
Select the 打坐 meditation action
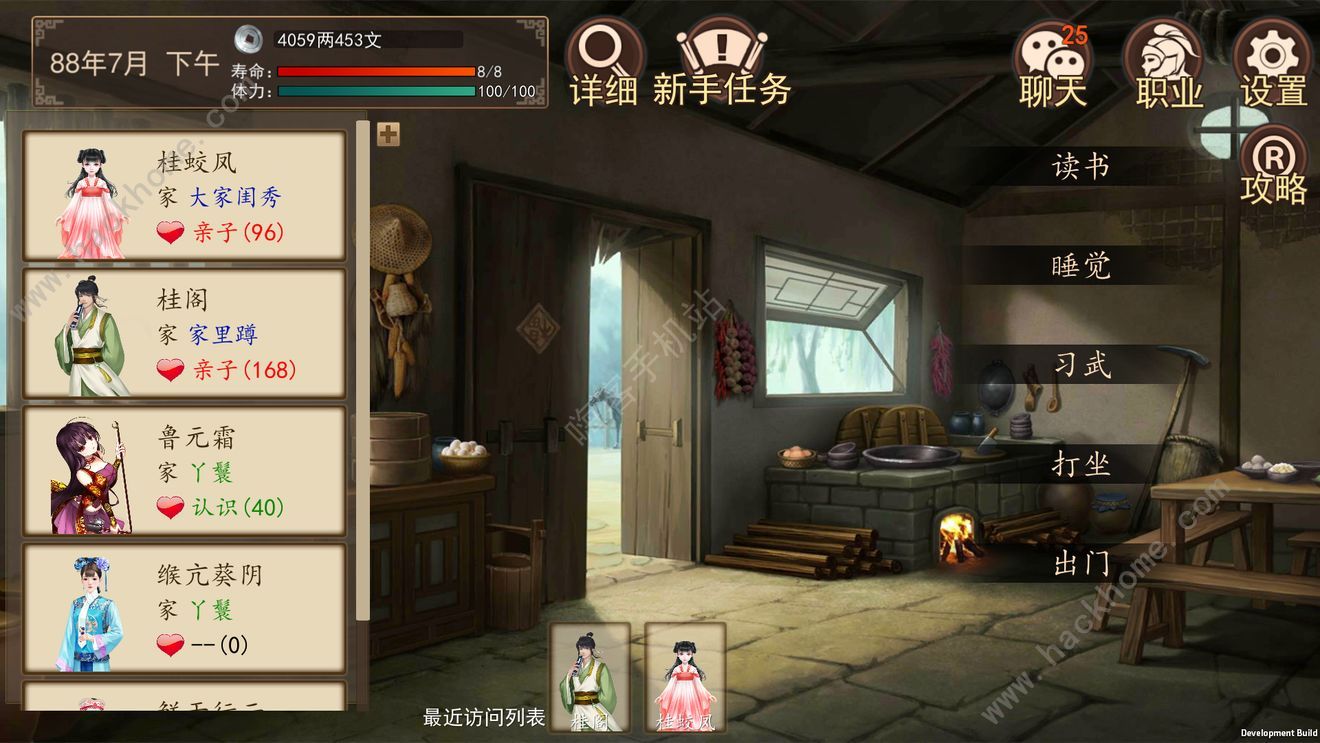(x=1081, y=464)
